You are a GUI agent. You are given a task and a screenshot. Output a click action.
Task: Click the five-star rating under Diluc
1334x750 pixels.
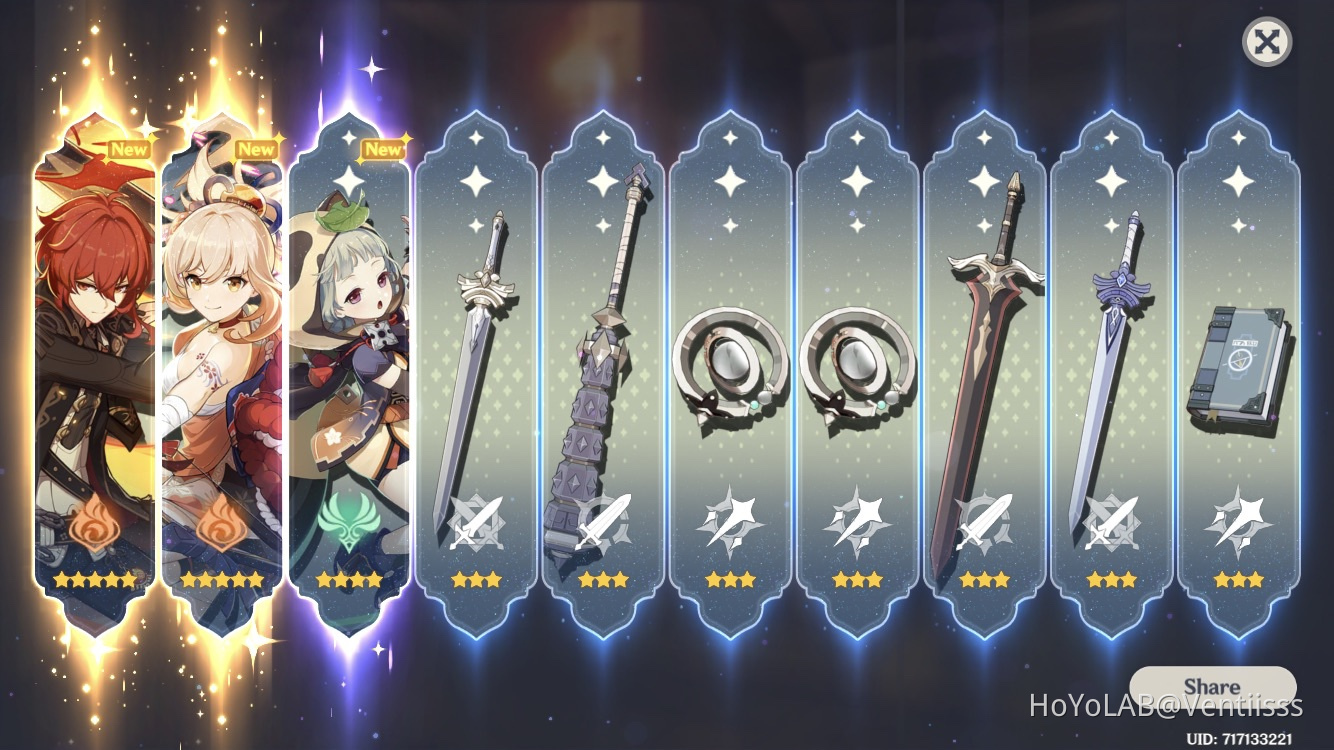click(x=90, y=578)
